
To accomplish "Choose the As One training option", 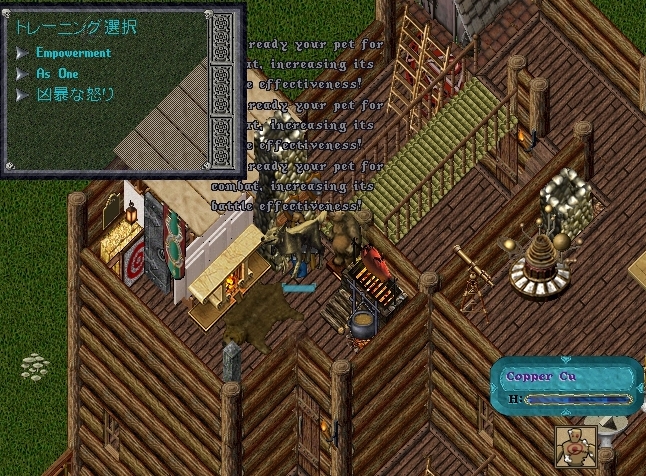I will point(56,74).
